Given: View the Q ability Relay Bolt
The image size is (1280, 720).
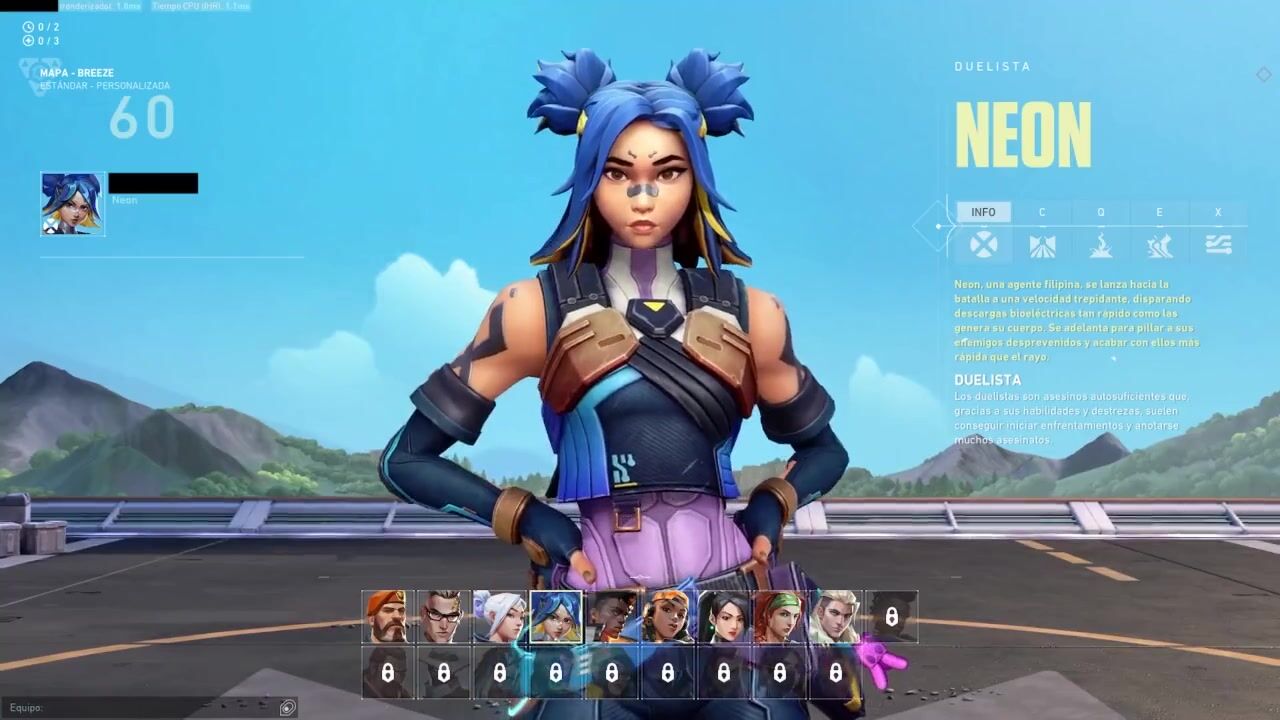Looking at the screenshot, I should pyautogui.click(x=1101, y=245).
